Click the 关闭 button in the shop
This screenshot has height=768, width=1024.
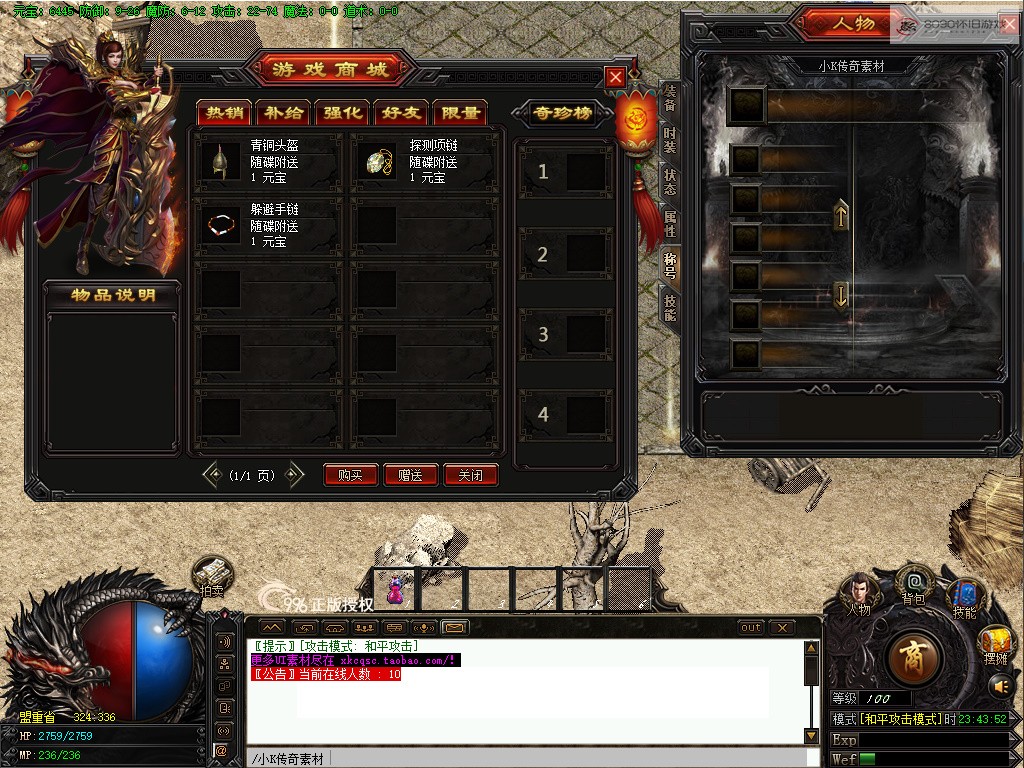[x=471, y=475]
